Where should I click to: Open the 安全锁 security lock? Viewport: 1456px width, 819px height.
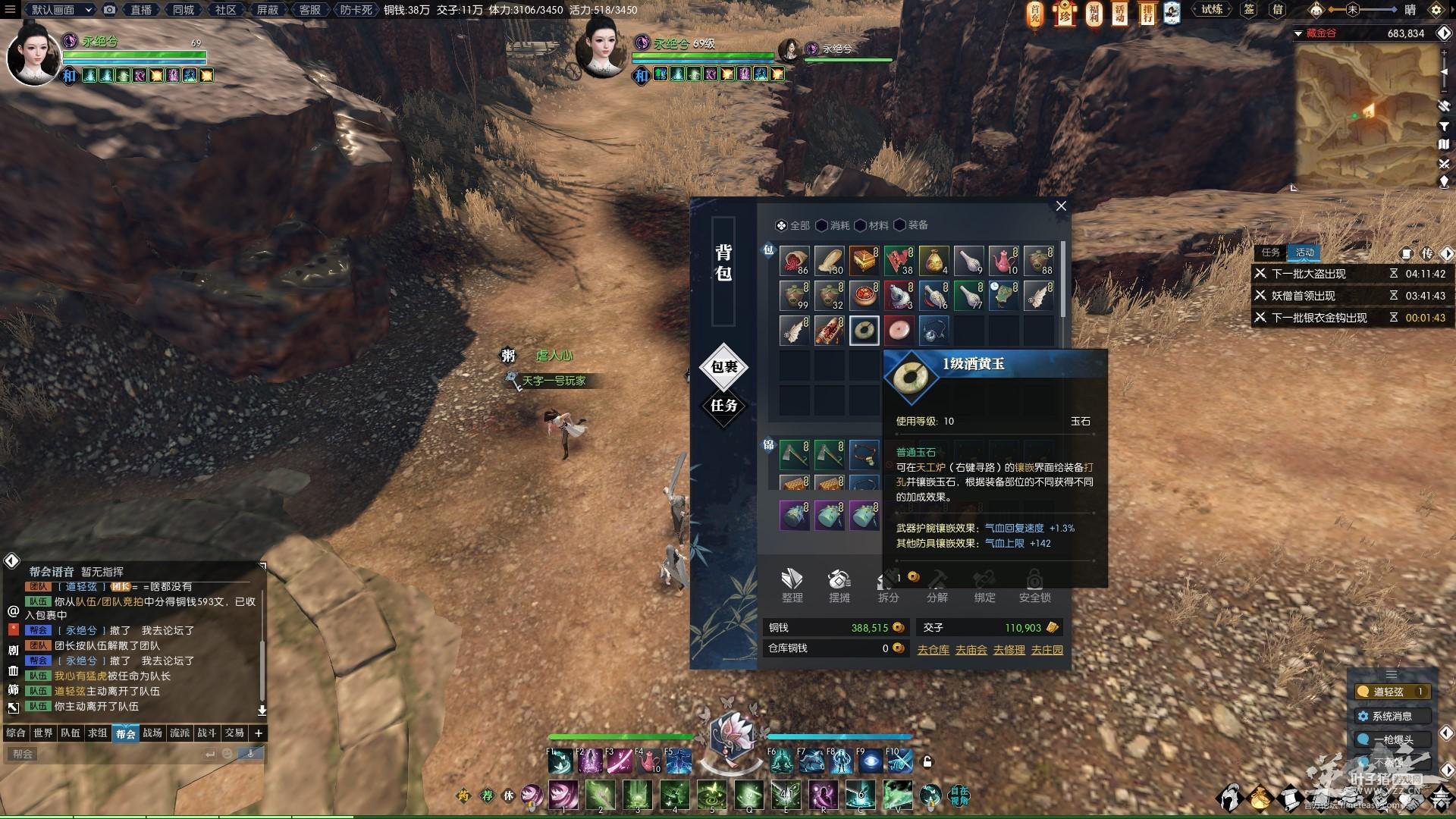[1034, 585]
